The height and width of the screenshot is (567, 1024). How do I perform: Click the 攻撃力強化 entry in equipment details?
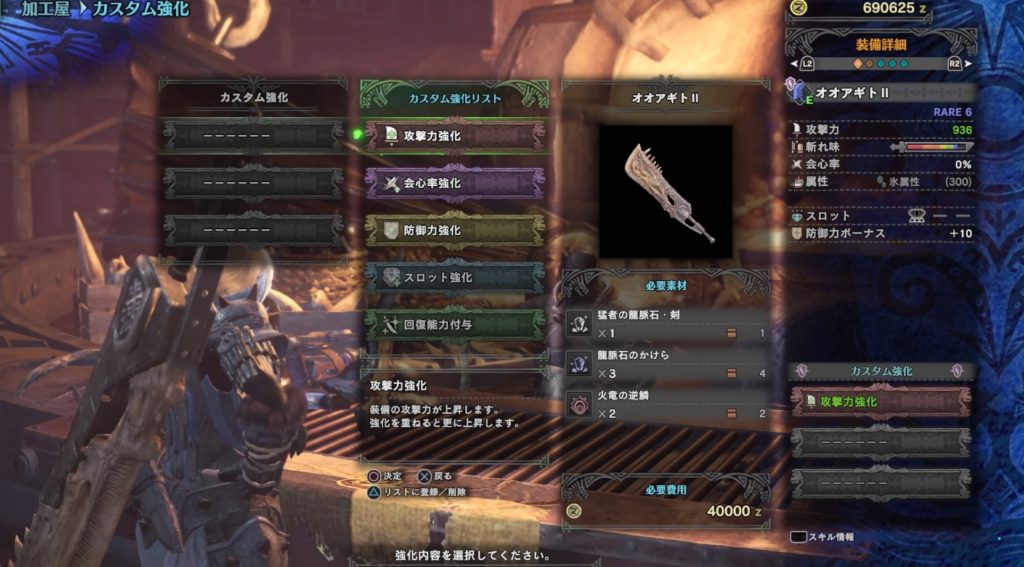[880, 402]
